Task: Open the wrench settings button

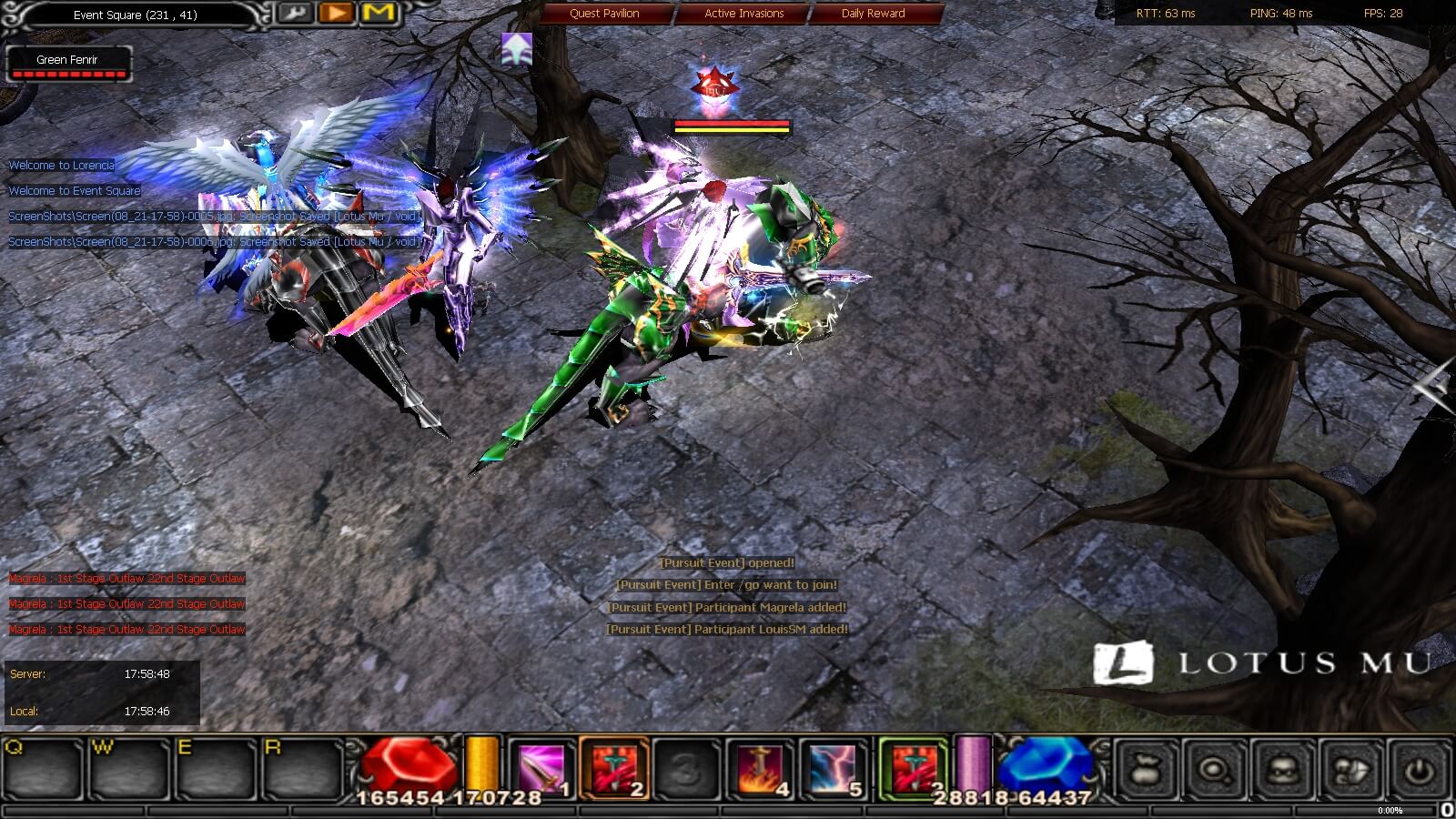Action: [x=294, y=14]
